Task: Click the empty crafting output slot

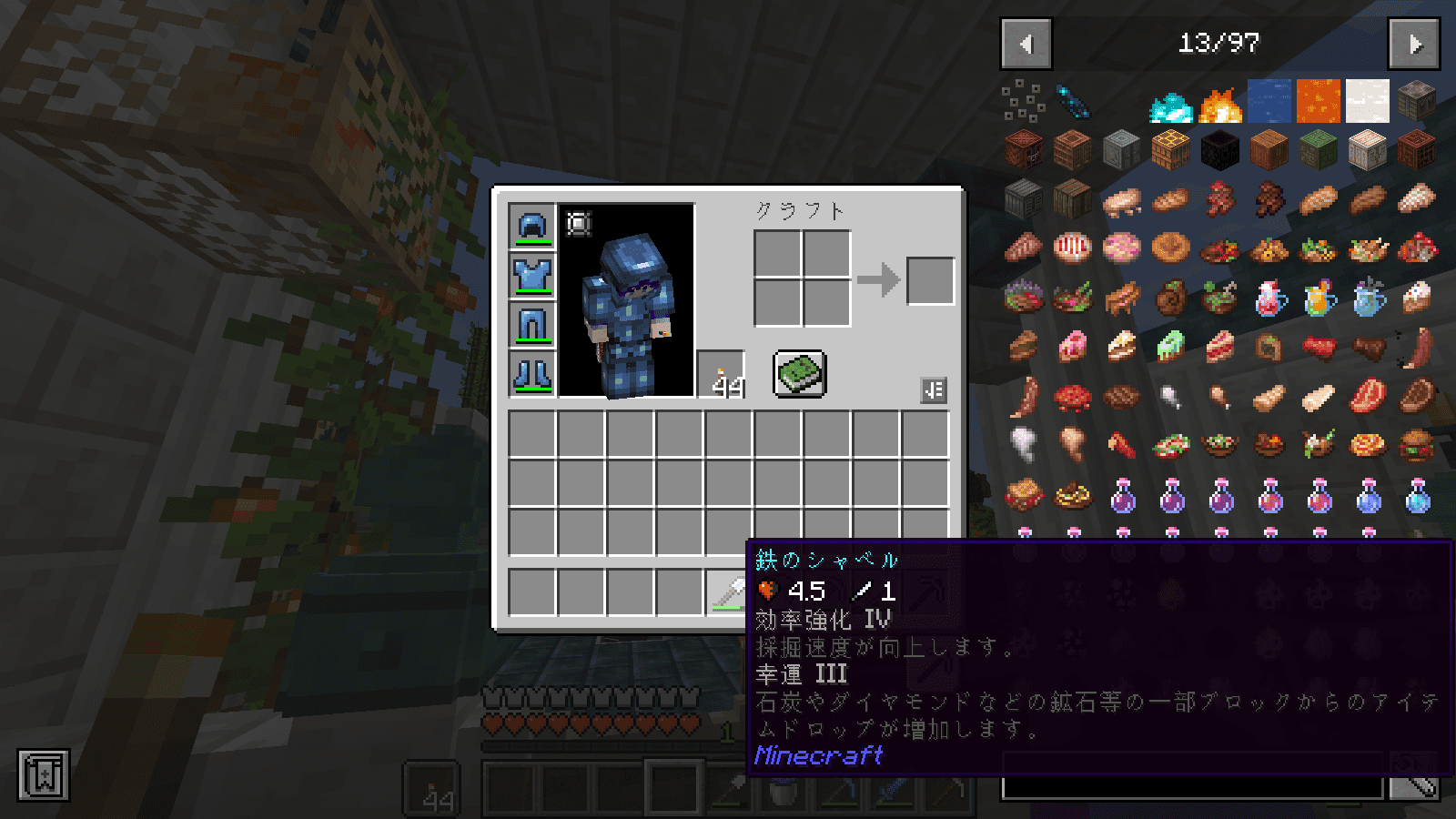Action: coord(930,279)
